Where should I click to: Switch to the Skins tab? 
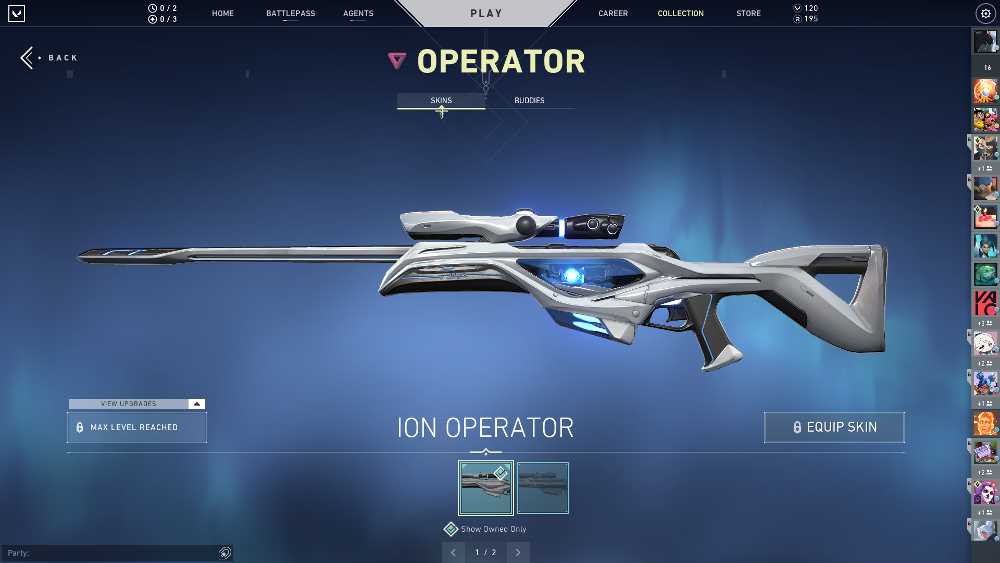click(x=441, y=101)
